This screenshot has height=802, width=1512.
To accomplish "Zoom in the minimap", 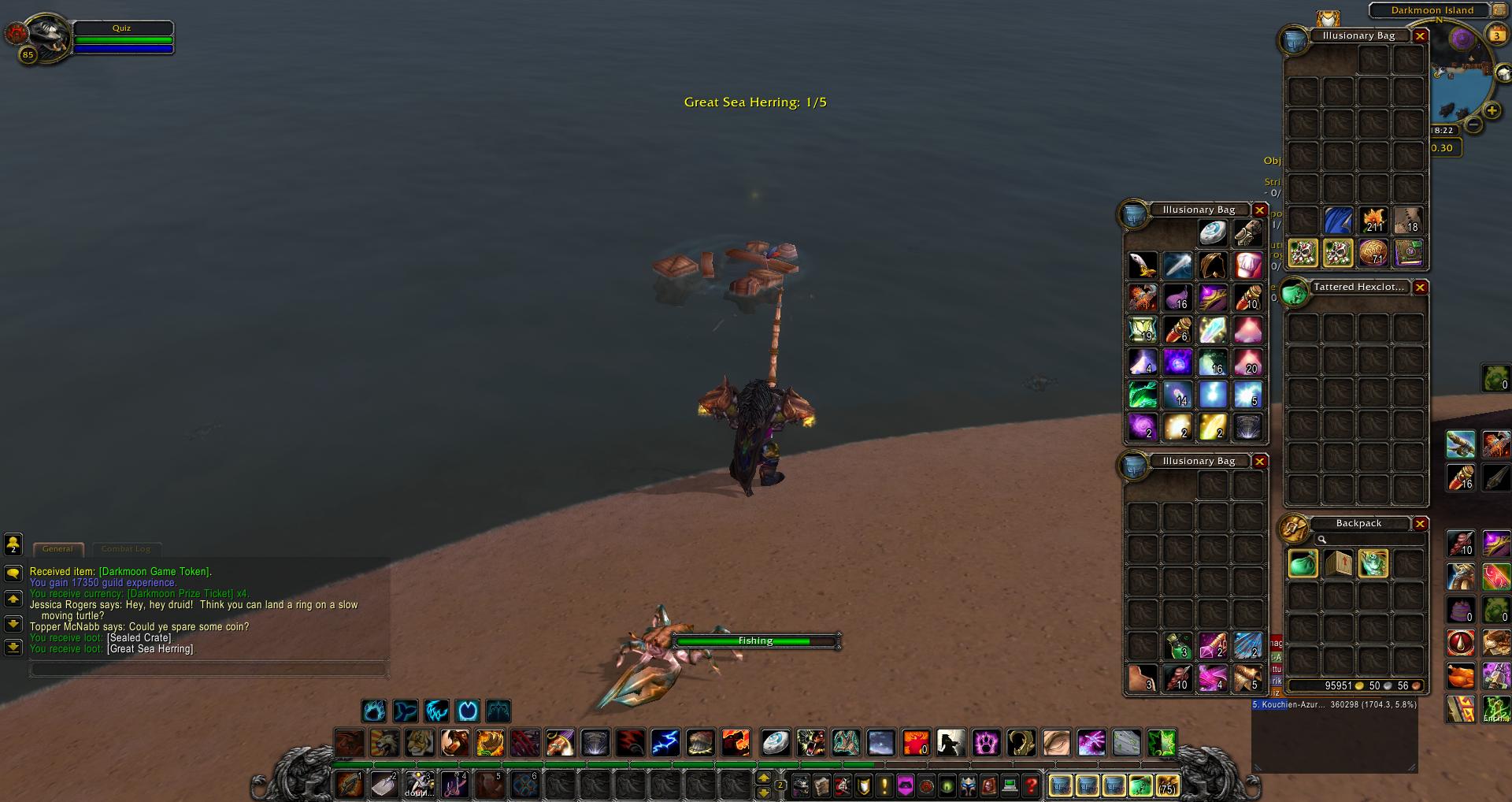I will pos(1492,111).
